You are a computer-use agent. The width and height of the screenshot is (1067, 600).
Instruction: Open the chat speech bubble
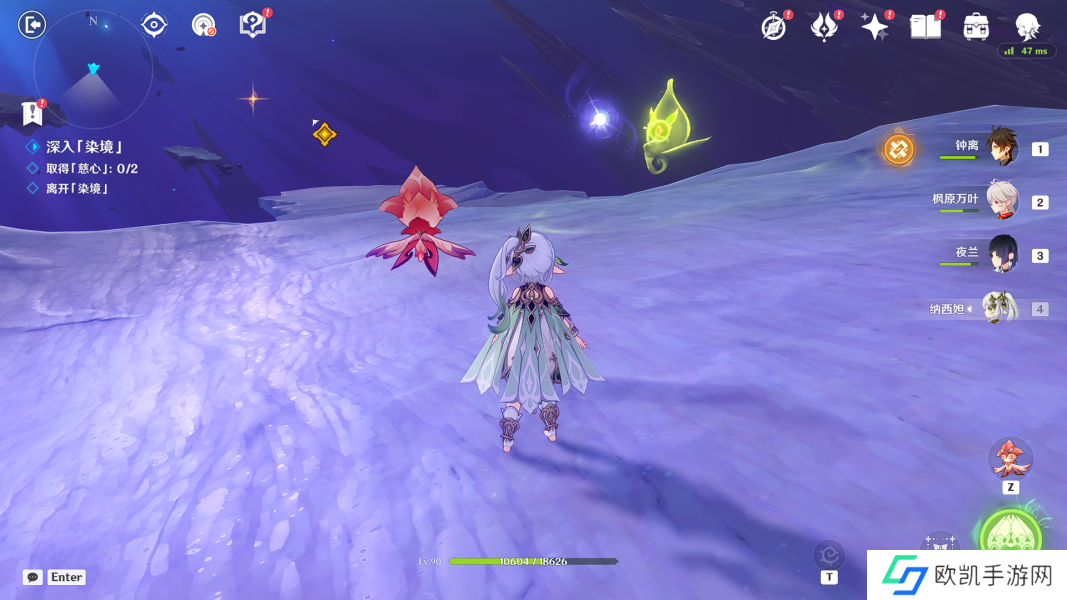(x=33, y=577)
